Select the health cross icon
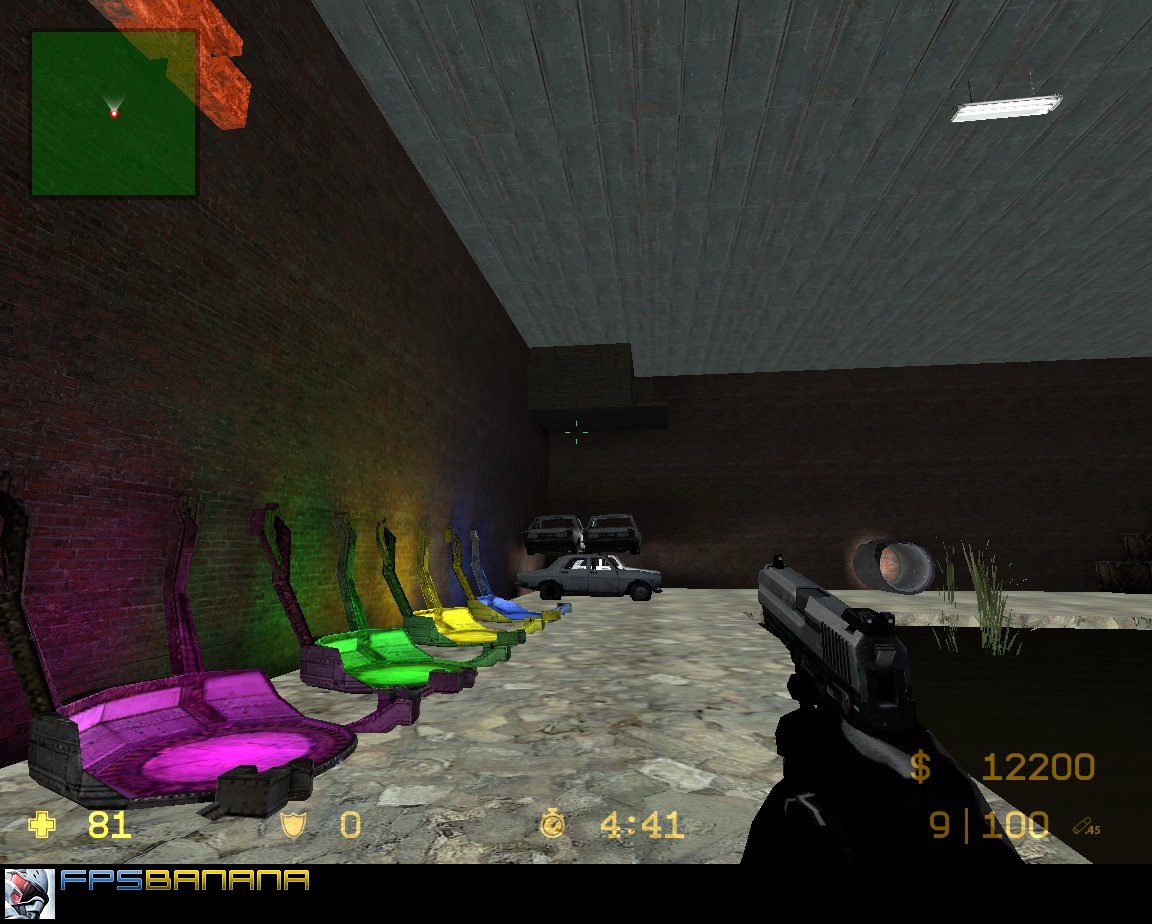This screenshot has width=1152, height=924. (x=42, y=825)
